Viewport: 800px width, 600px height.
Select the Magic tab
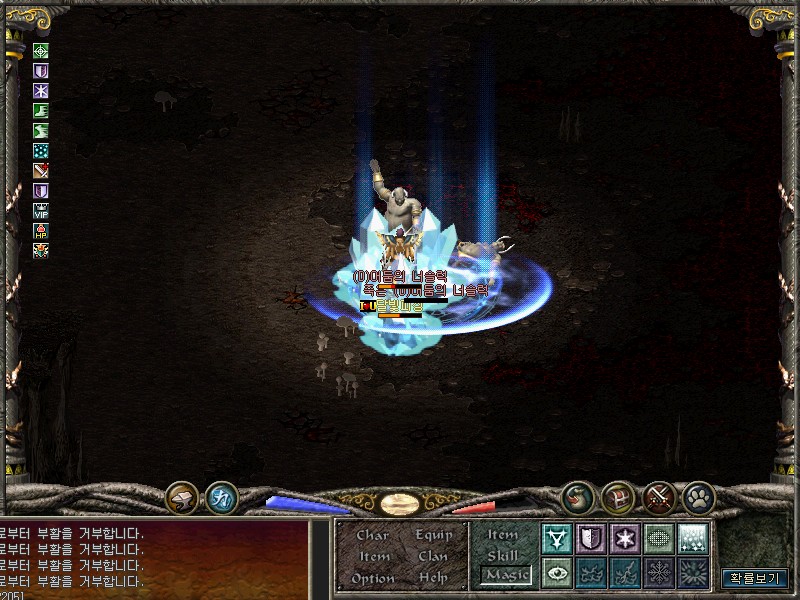504,575
